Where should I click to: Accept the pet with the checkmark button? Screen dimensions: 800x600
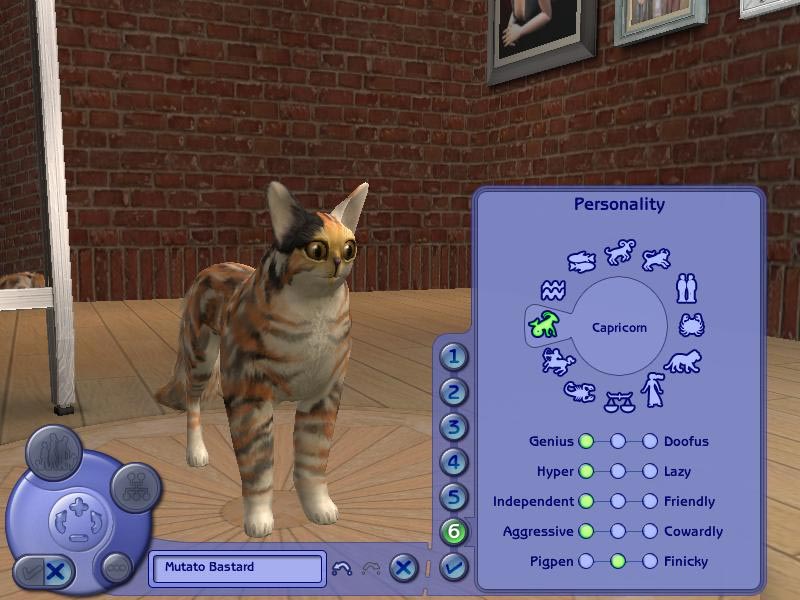tap(454, 568)
